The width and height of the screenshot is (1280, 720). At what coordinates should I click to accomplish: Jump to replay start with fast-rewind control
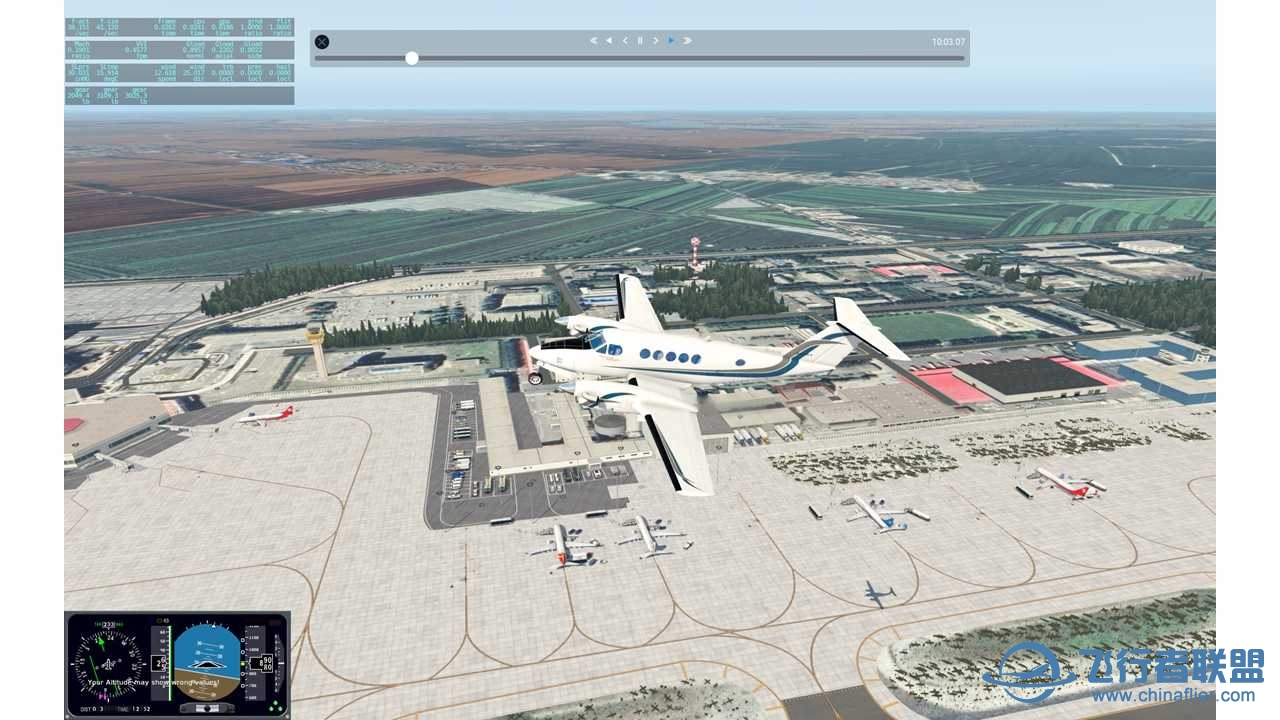592,40
